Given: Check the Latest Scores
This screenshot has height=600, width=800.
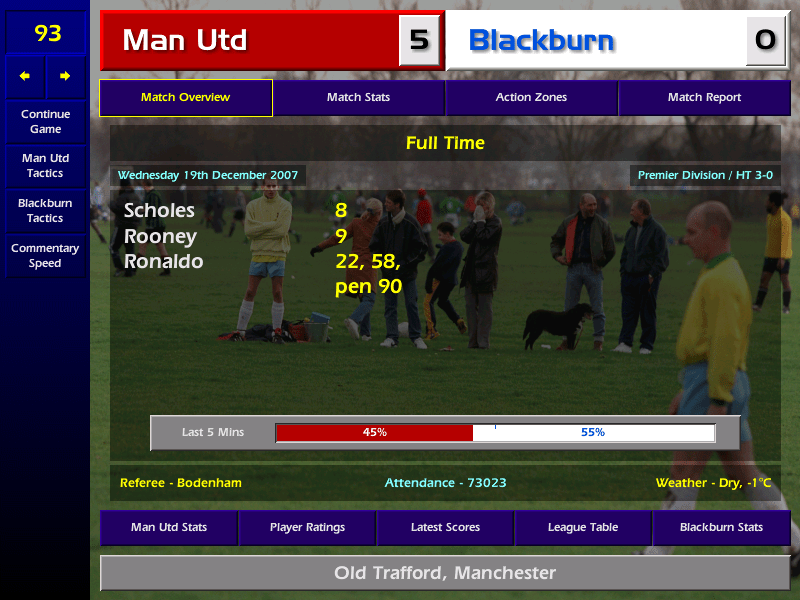Looking at the screenshot, I should pyautogui.click(x=445, y=527).
